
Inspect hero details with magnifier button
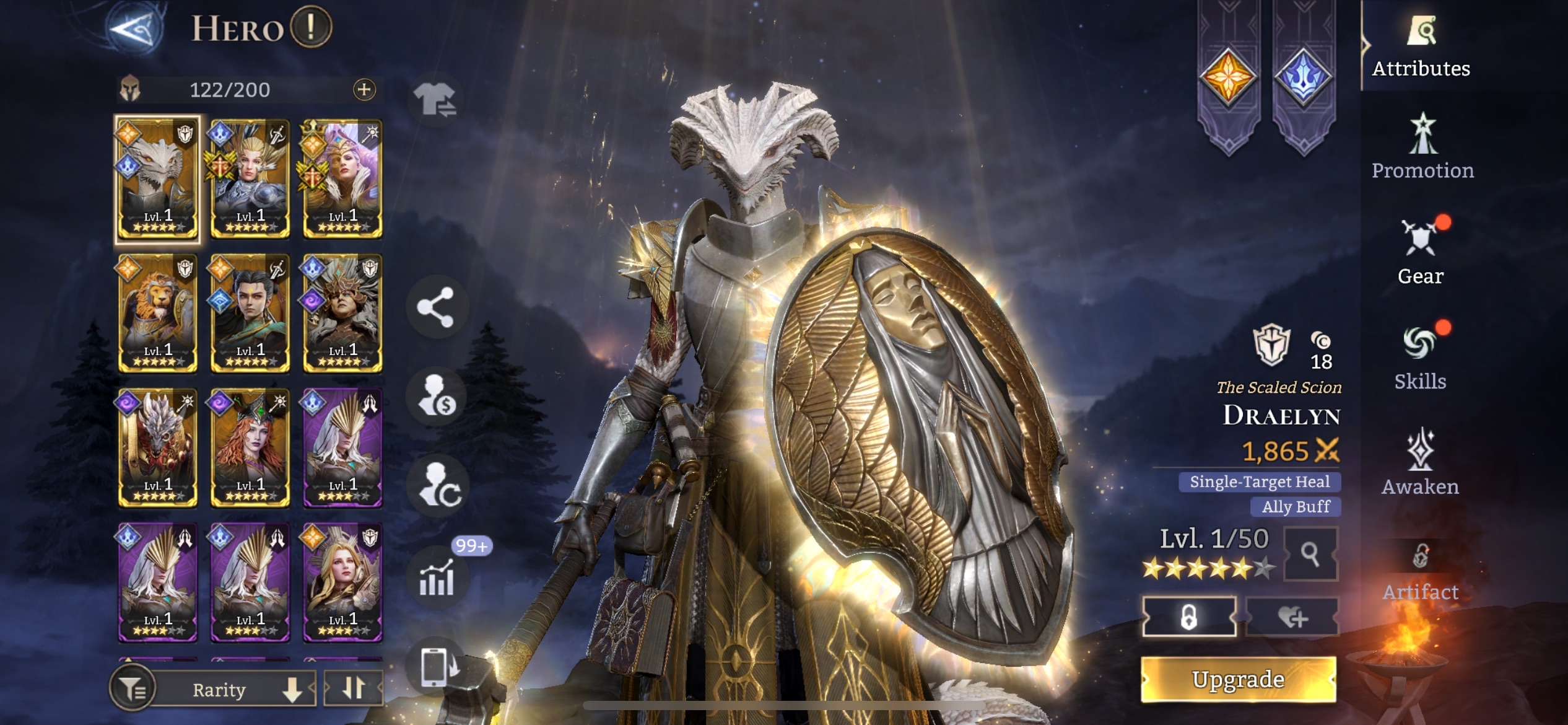coord(1310,554)
